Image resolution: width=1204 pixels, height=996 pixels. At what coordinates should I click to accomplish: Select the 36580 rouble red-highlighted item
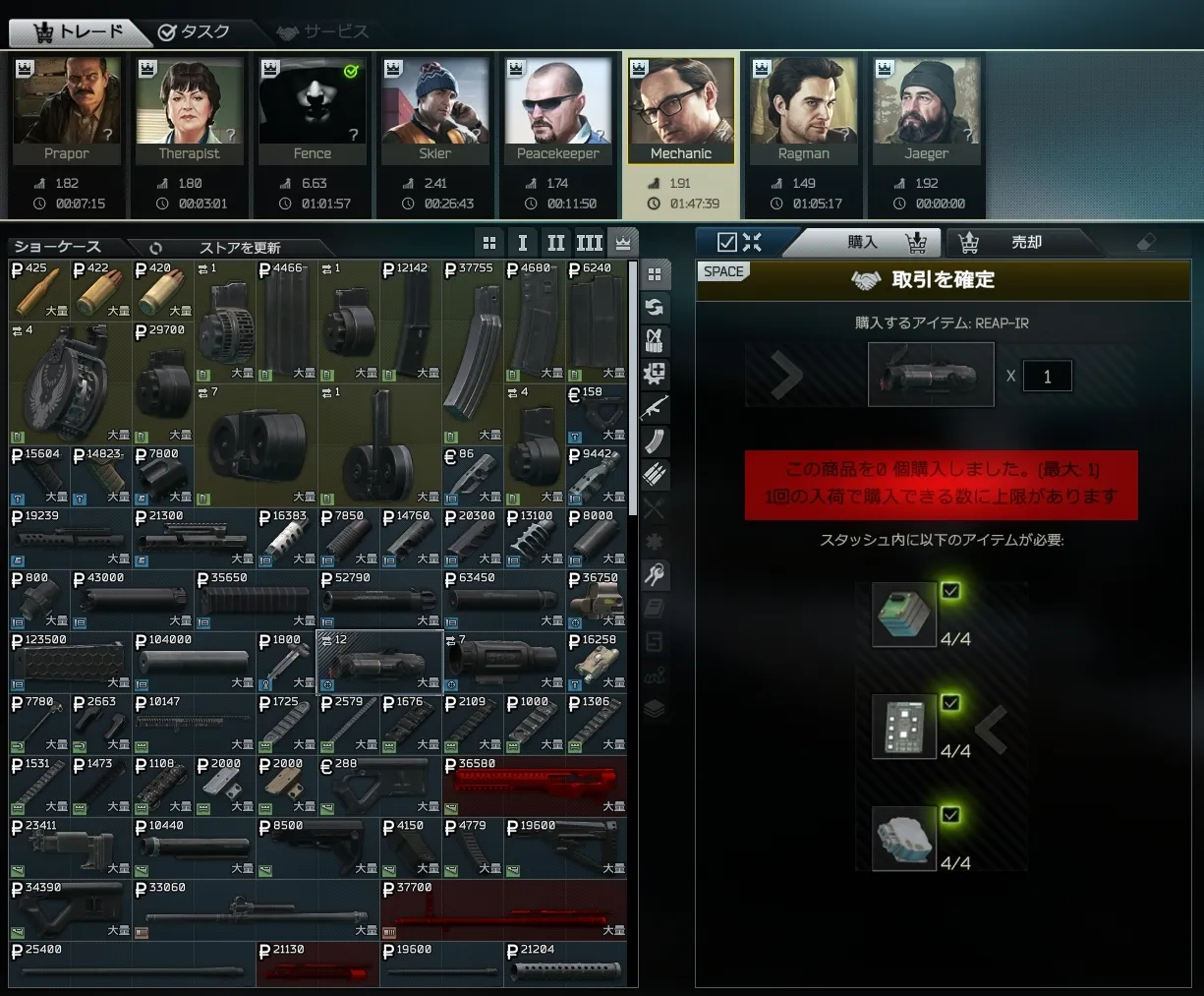click(x=535, y=786)
